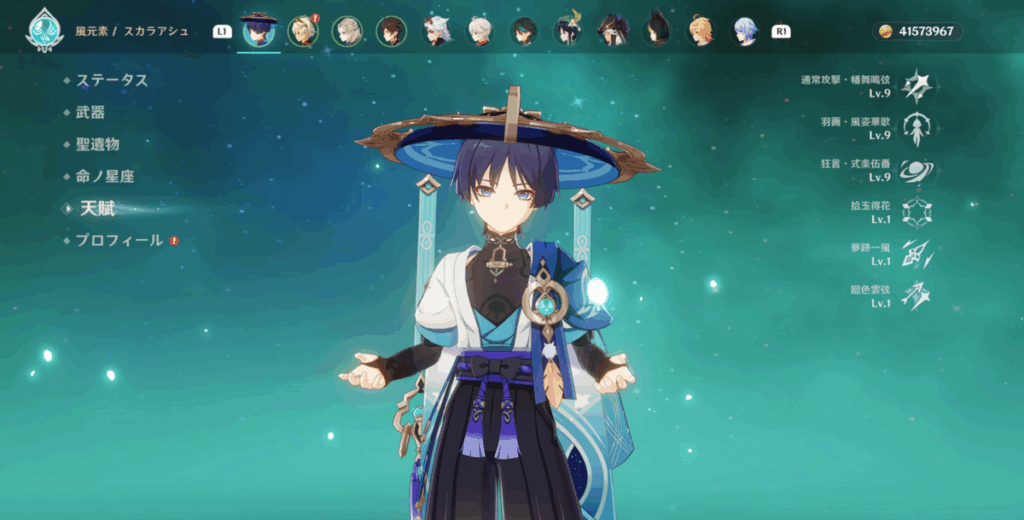Inspect the 拾玉得花 passive talent
The height and width of the screenshot is (520, 1024).
[x=916, y=212]
